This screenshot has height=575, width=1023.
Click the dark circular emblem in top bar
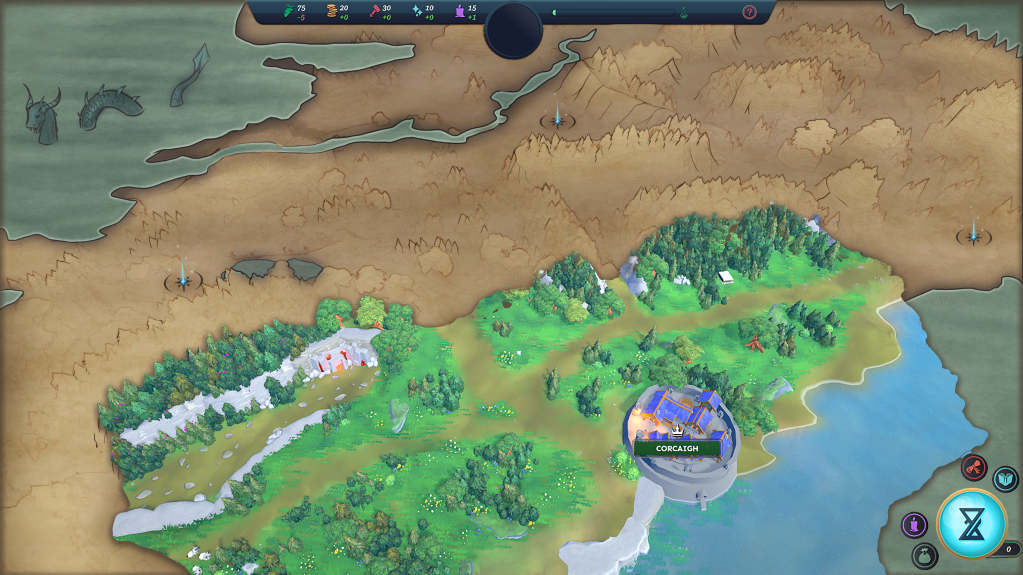click(513, 30)
